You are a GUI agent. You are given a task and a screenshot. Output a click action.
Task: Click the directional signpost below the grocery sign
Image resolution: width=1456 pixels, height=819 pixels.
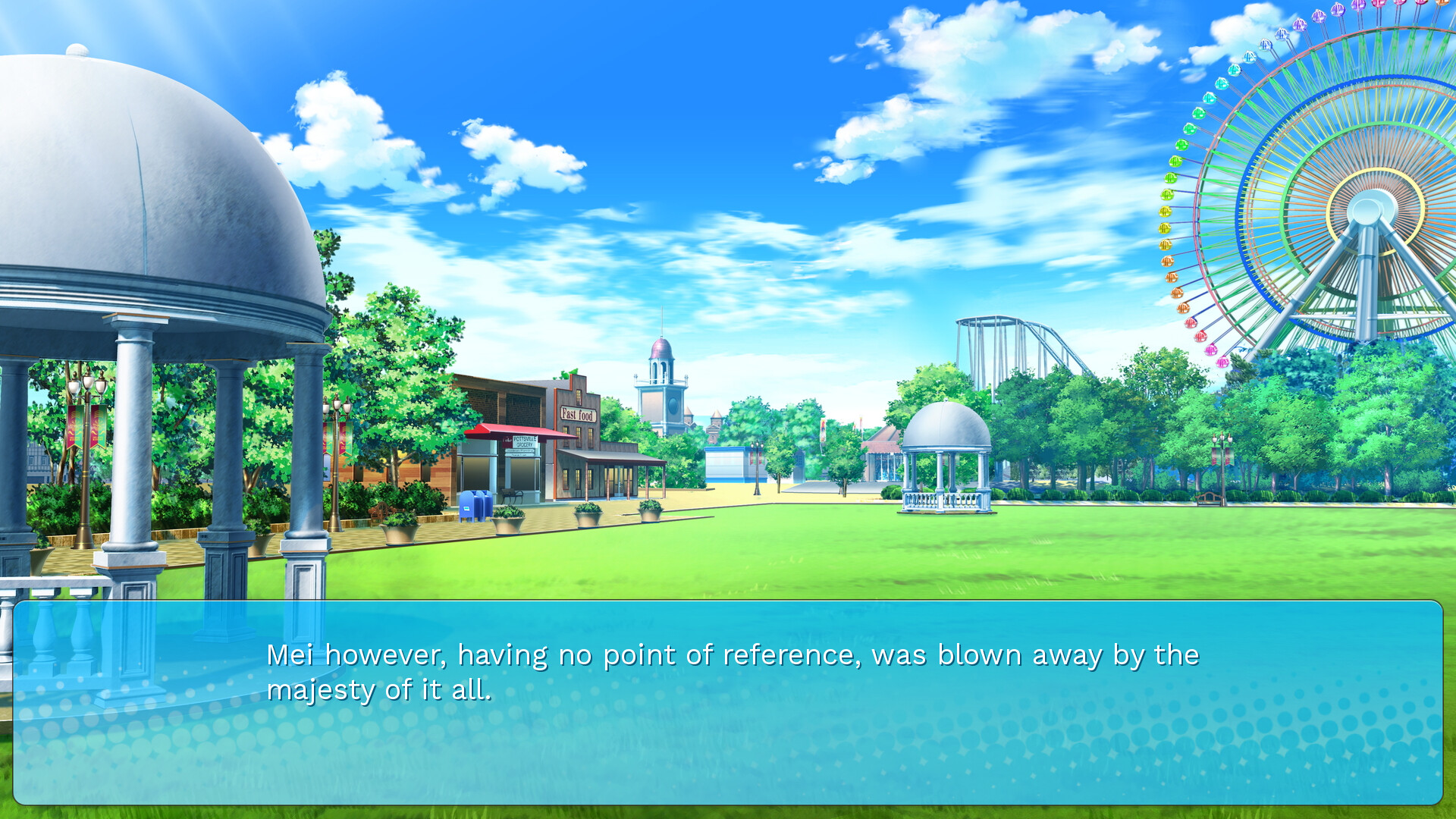(x=519, y=453)
